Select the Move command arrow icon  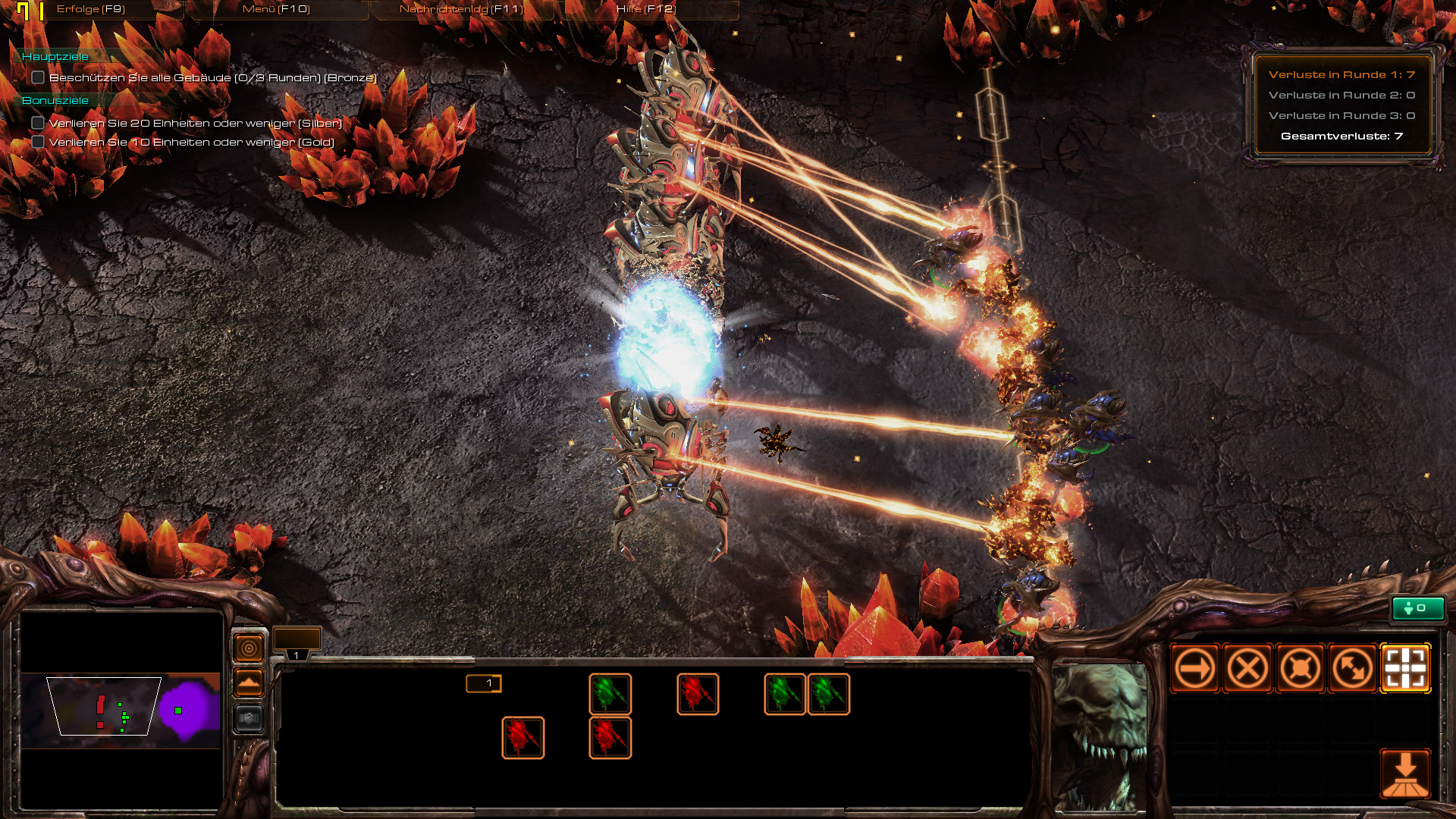click(x=1194, y=669)
